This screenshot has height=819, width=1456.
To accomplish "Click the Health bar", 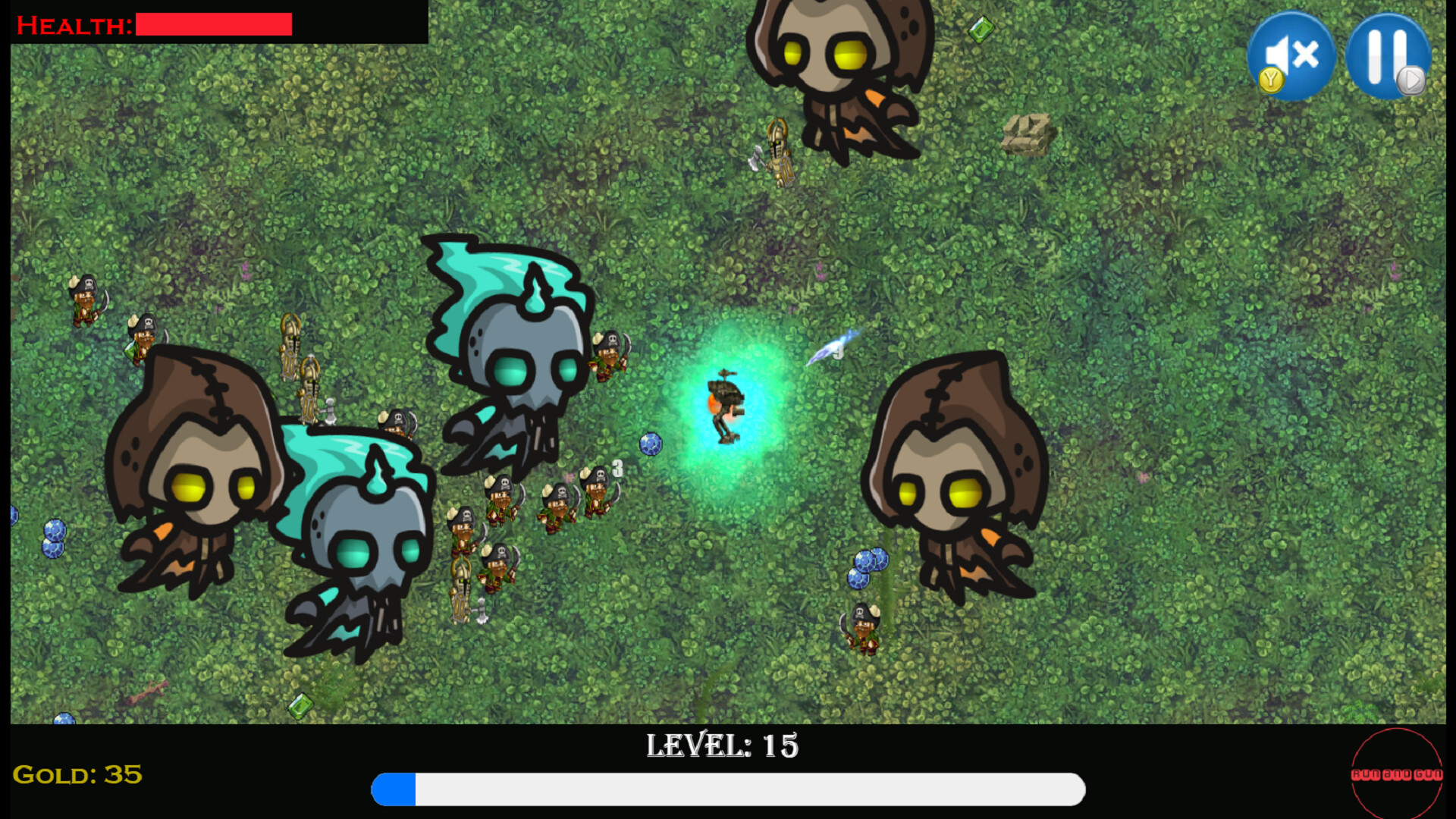I will point(213,24).
